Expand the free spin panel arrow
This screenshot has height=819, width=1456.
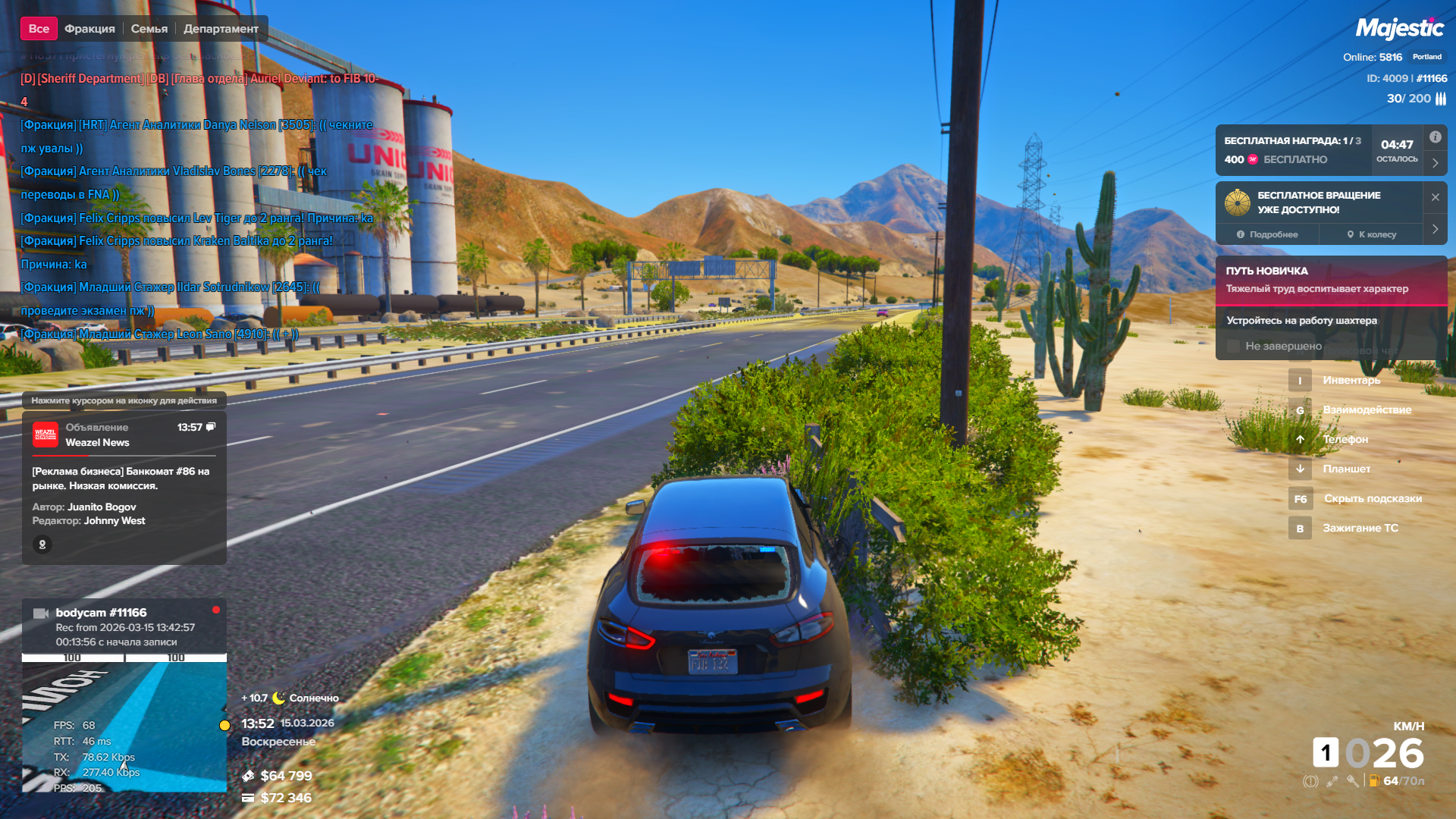pos(1435,229)
